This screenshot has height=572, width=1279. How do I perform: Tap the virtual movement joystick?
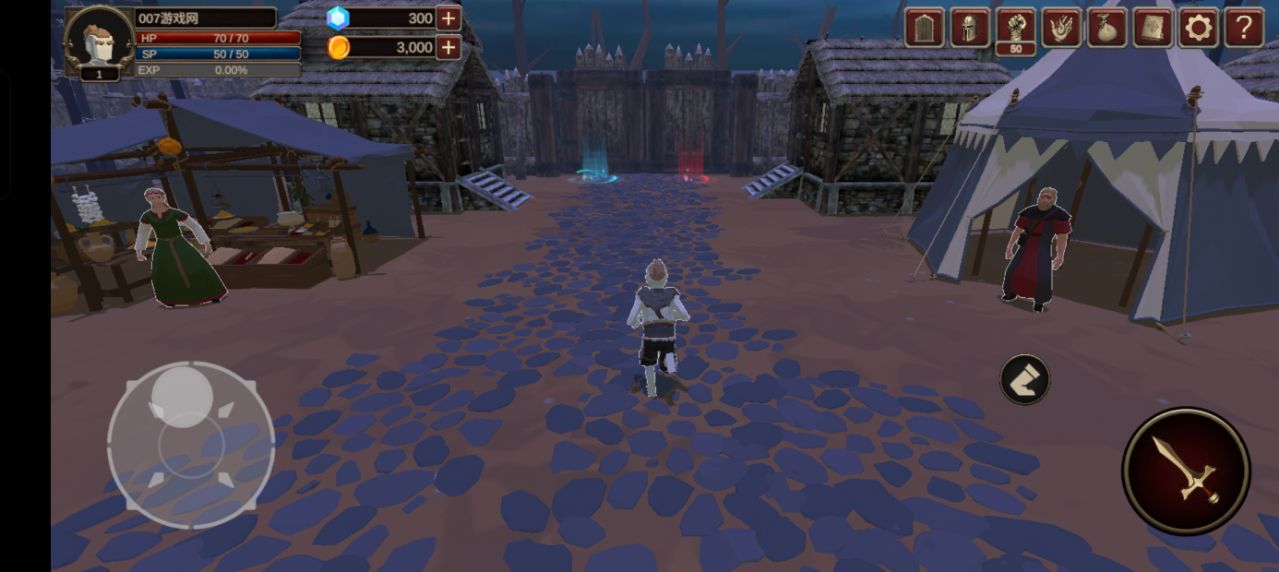190,445
